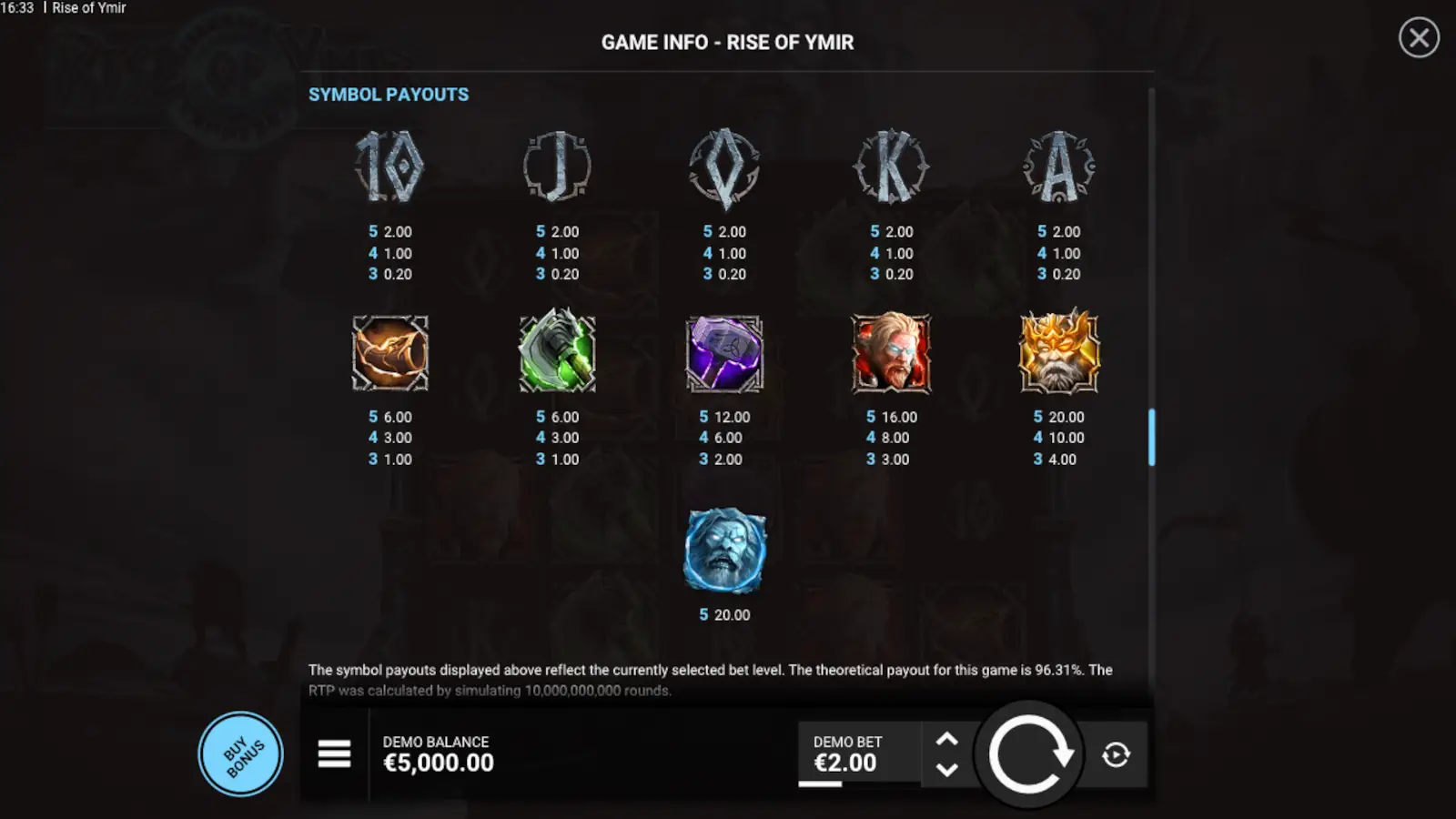Open the autoplay settings icon
This screenshot has width=1456, height=819.
[x=1117, y=754]
